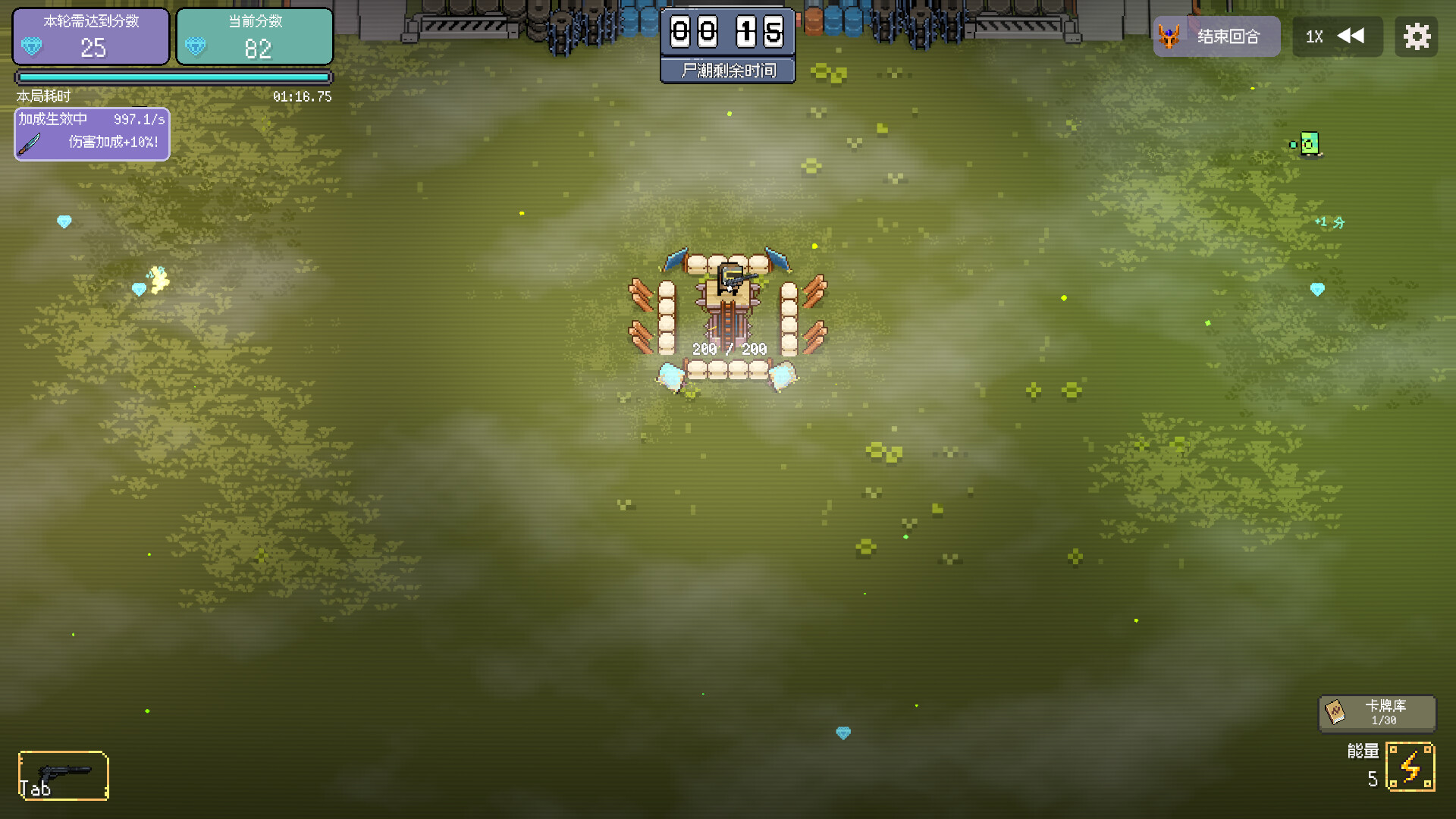Click the diamond icon under 当前分数
This screenshot has height=819, width=1456.
pos(196,48)
